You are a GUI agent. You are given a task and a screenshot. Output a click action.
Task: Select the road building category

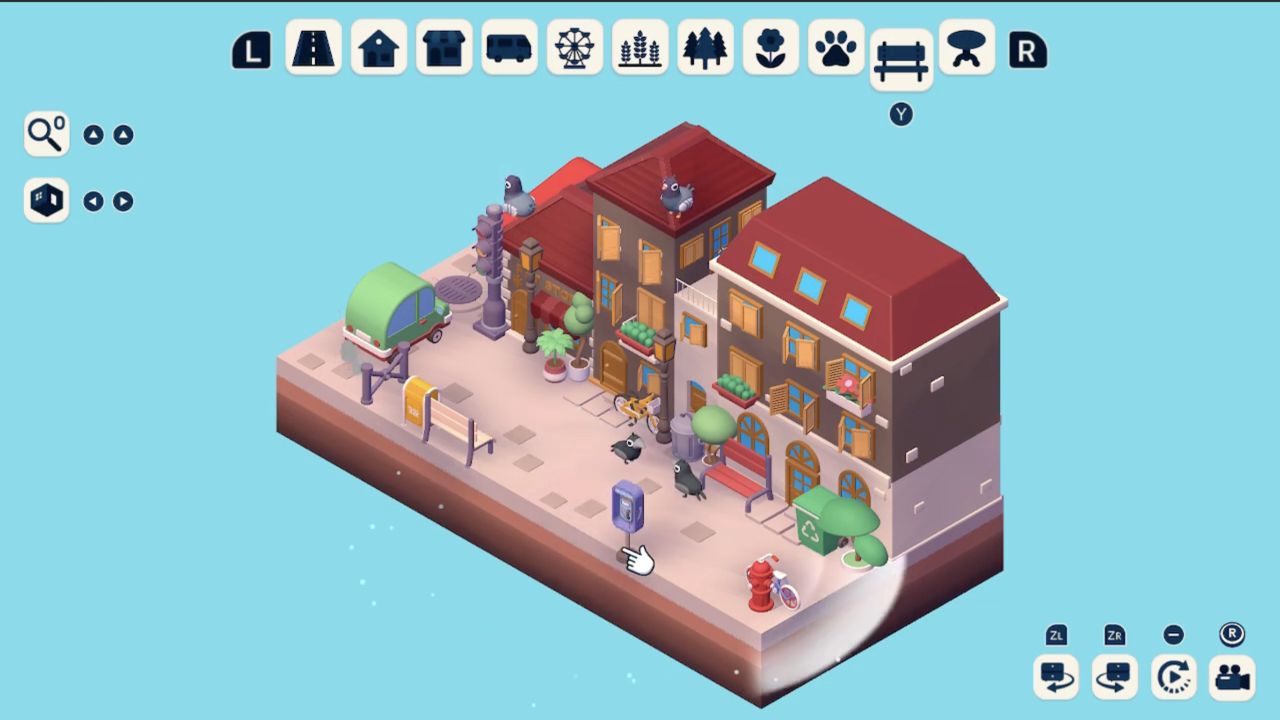pos(313,48)
